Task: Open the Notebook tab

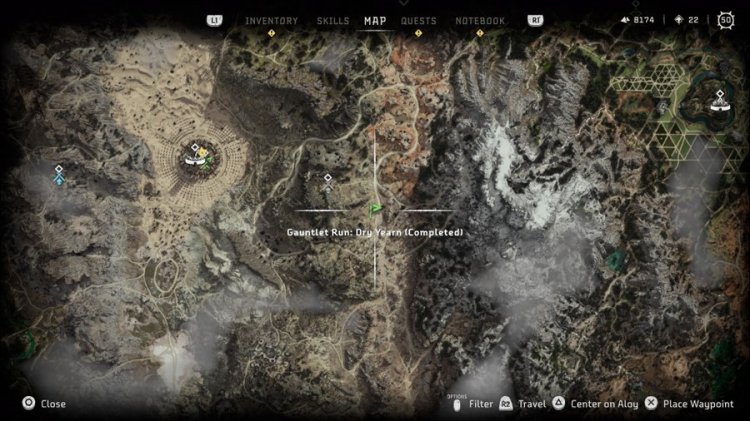Action: pyautogui.click(x=480, y=20)
